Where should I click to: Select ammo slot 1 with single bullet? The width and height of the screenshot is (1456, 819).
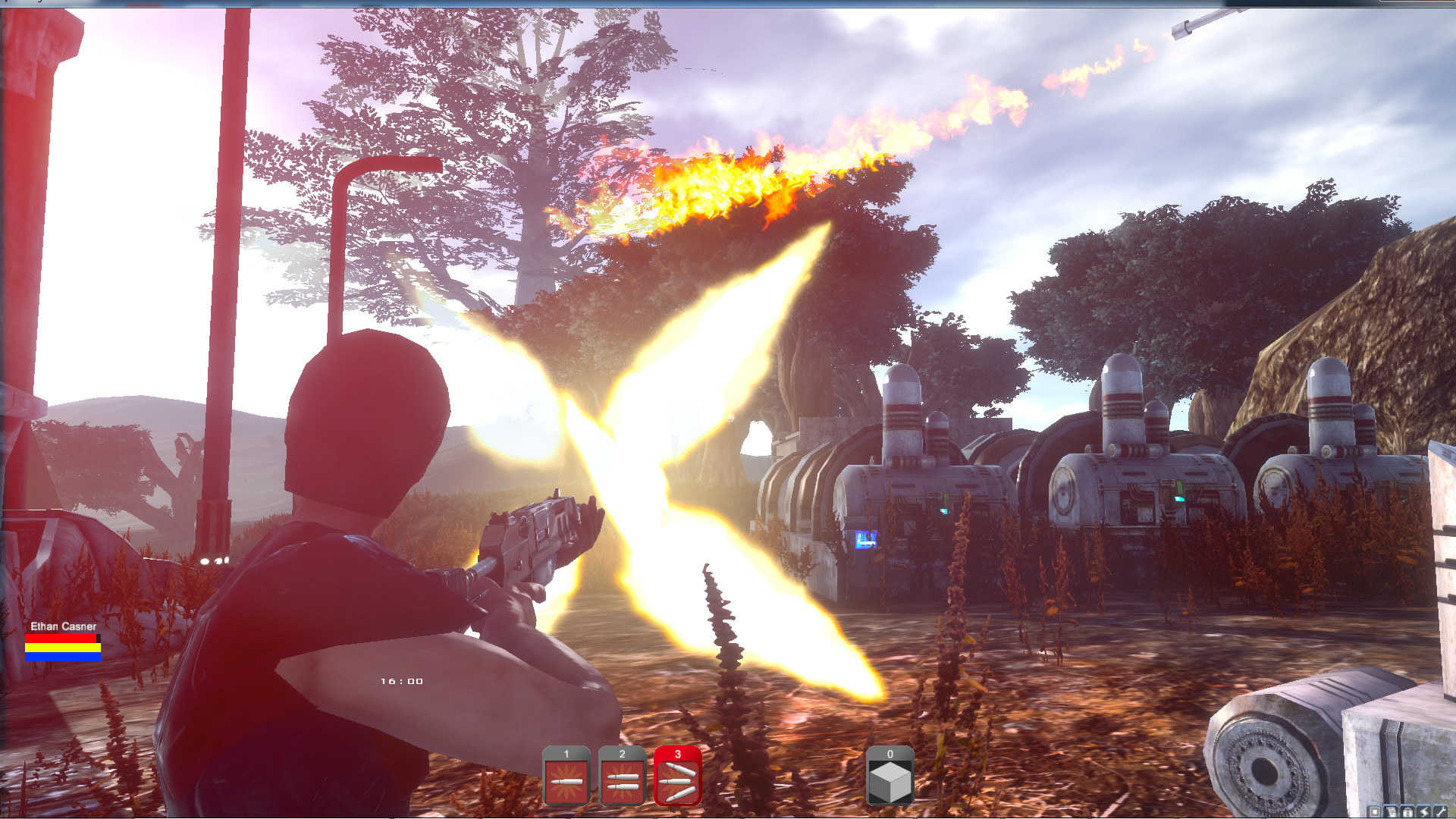(x=567, y=777)
